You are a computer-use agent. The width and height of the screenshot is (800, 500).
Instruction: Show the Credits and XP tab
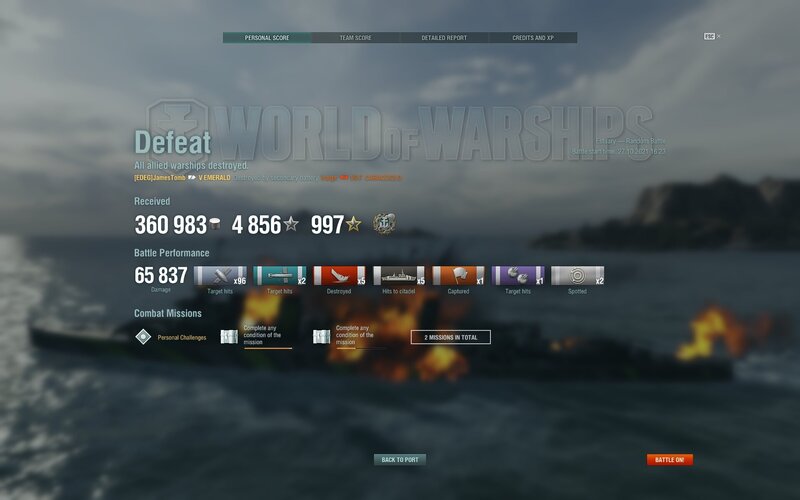532,38
